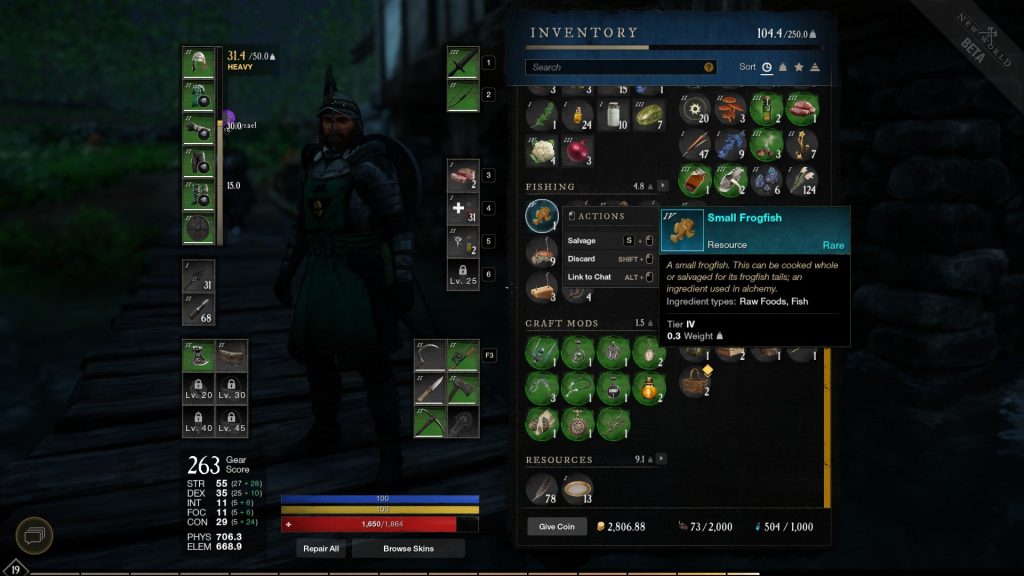The image size is (1024, 576).
Task: Select the cauliflower item slot
Action: pyautogui.click(x=542, y=151)
